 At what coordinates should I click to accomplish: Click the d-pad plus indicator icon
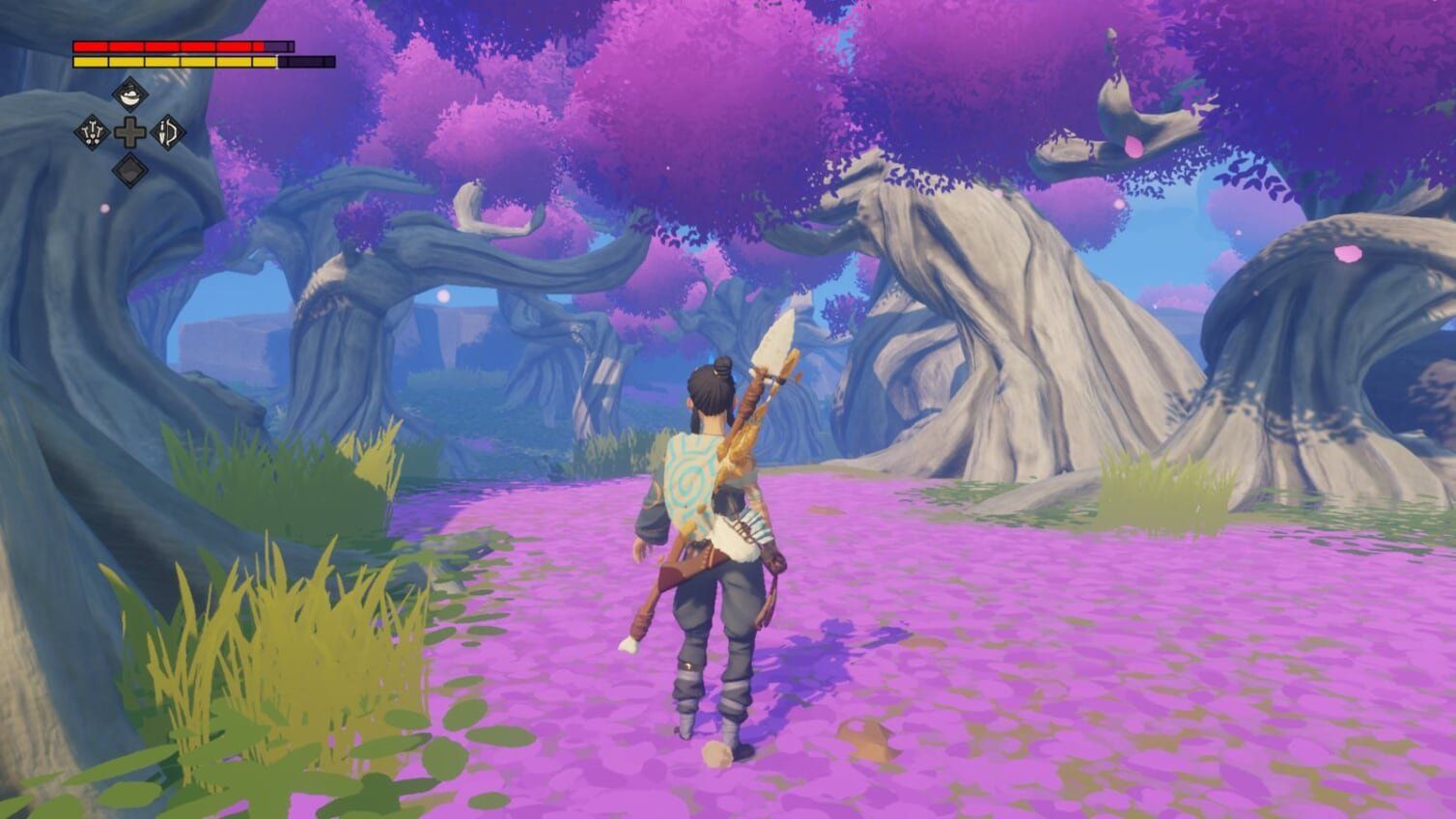130,131
